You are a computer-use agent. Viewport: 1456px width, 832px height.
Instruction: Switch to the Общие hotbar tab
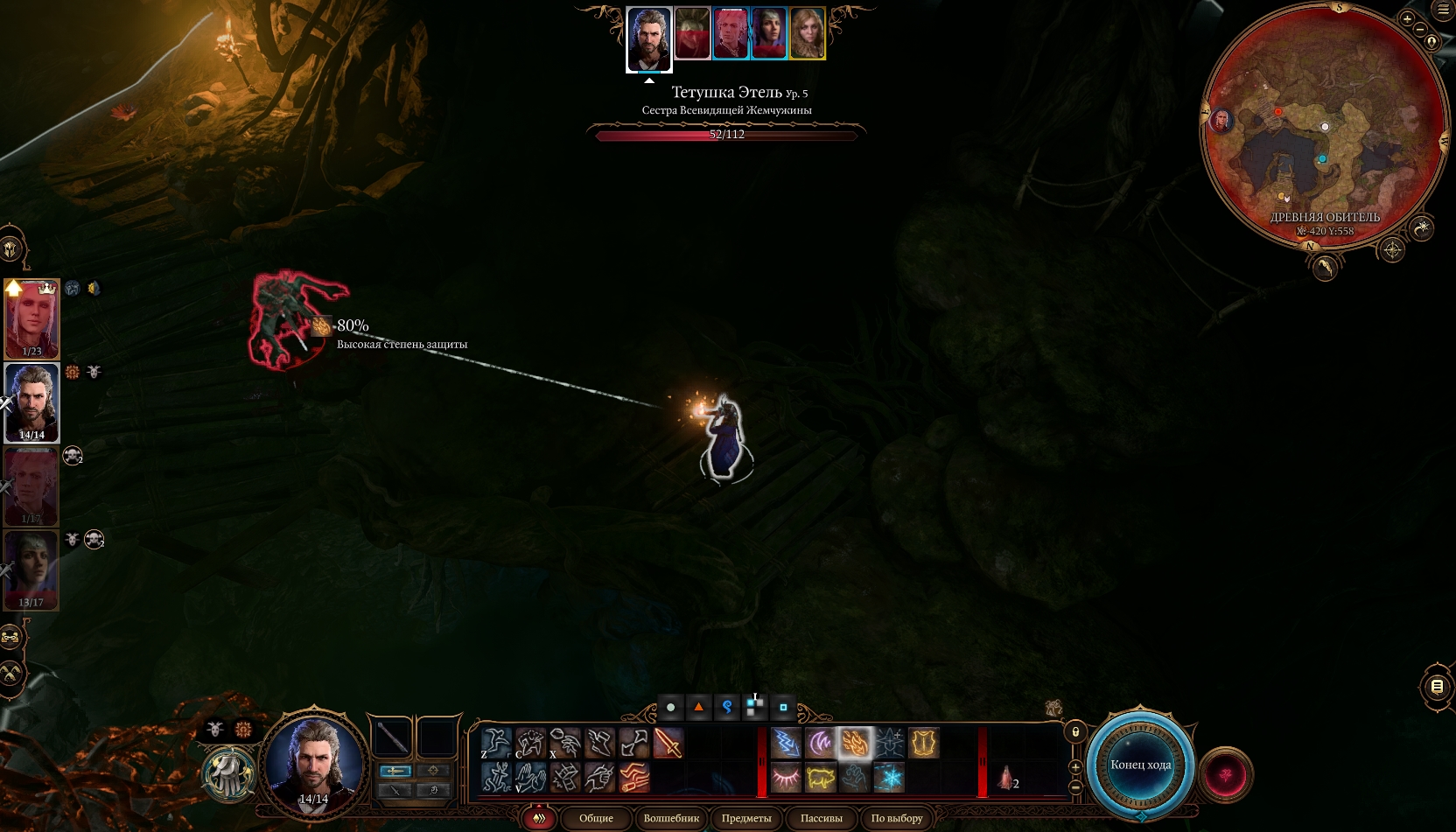596,818
